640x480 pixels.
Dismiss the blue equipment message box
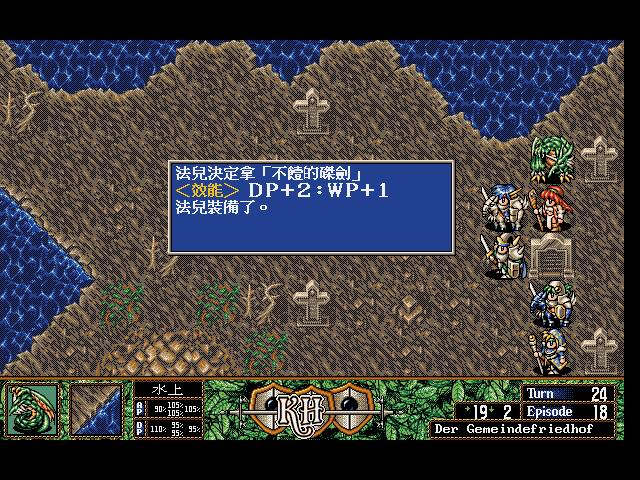[311, 206]
